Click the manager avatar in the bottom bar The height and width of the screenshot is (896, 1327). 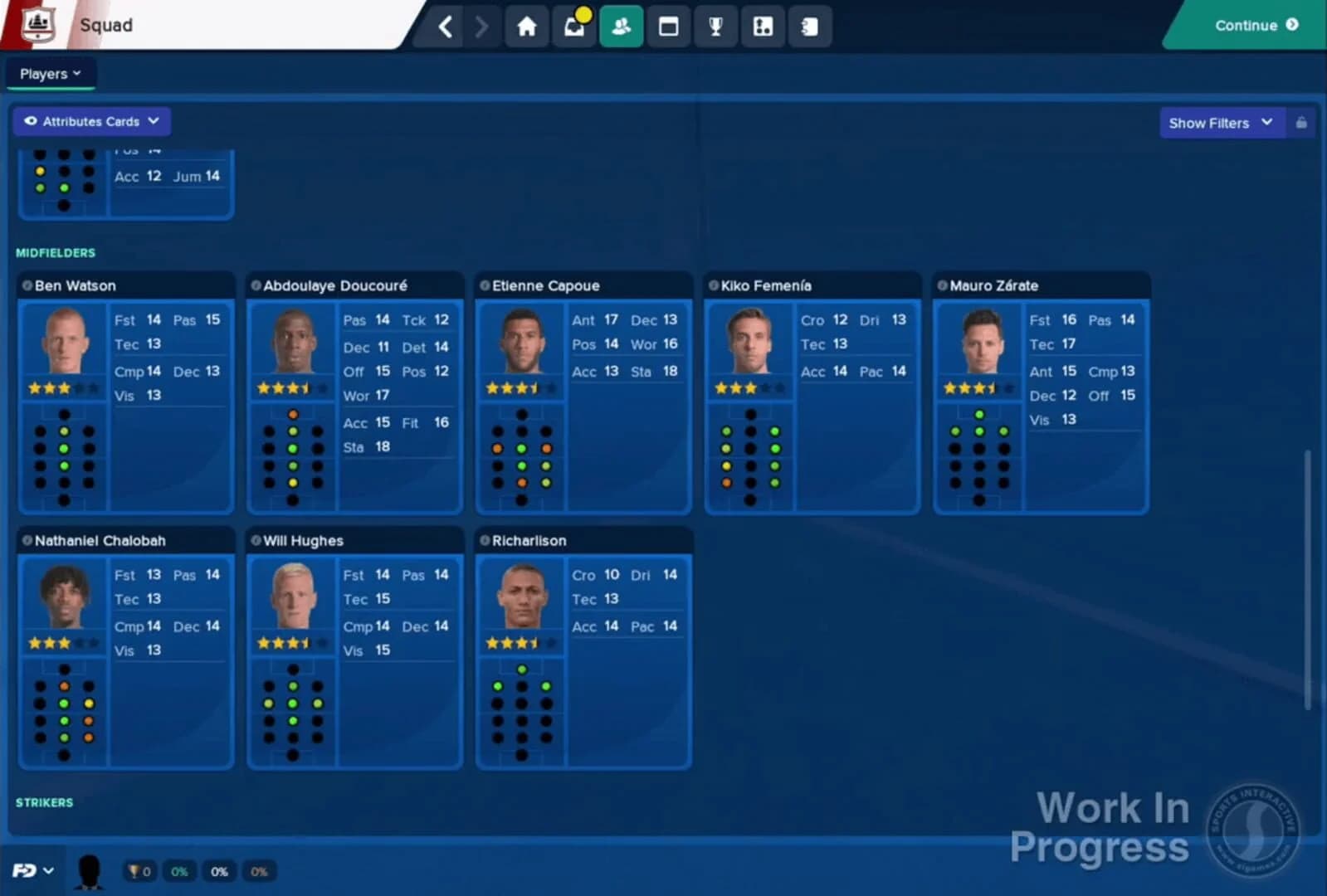90,869
